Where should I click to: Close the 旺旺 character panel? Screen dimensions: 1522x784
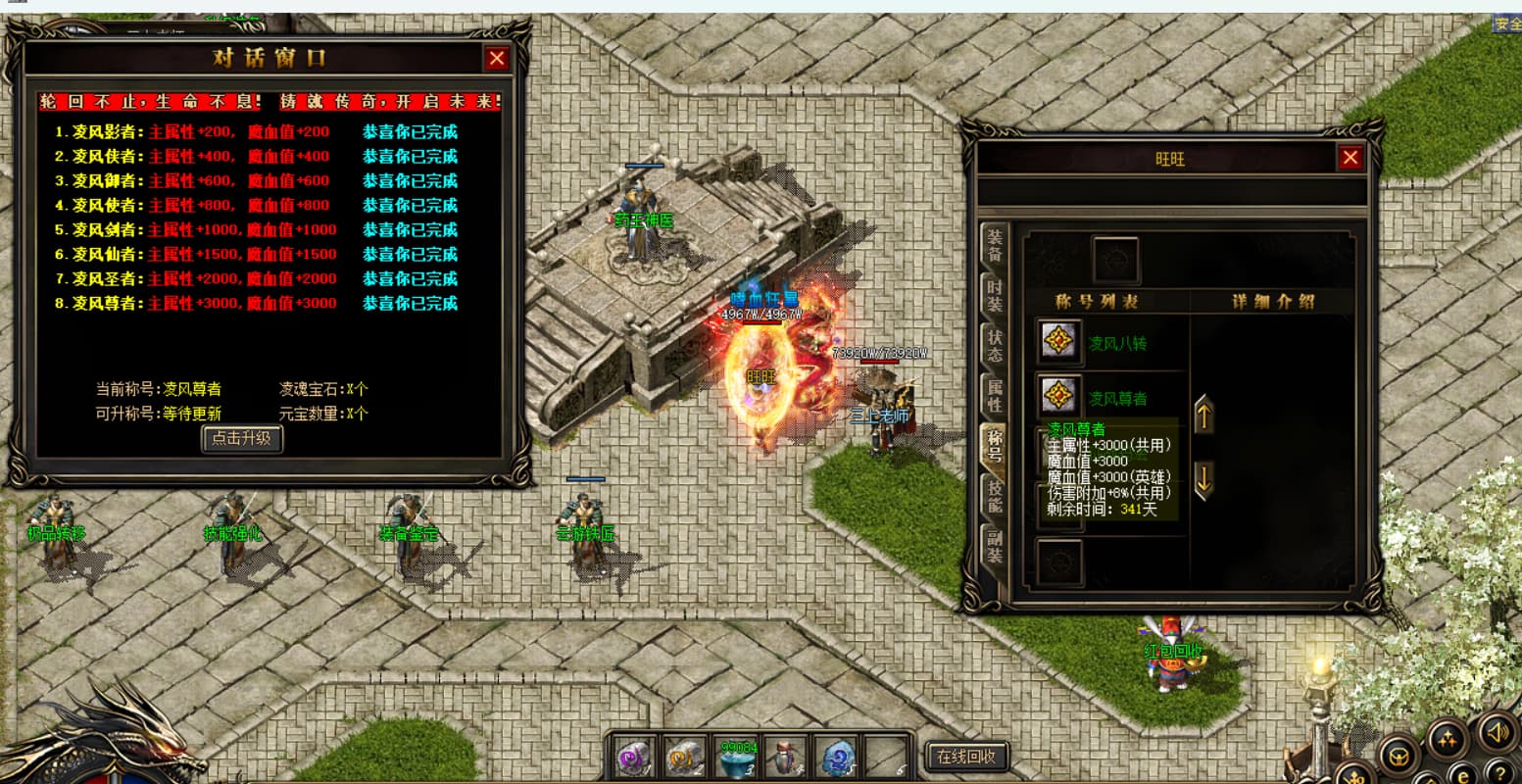click(1350, 158)
